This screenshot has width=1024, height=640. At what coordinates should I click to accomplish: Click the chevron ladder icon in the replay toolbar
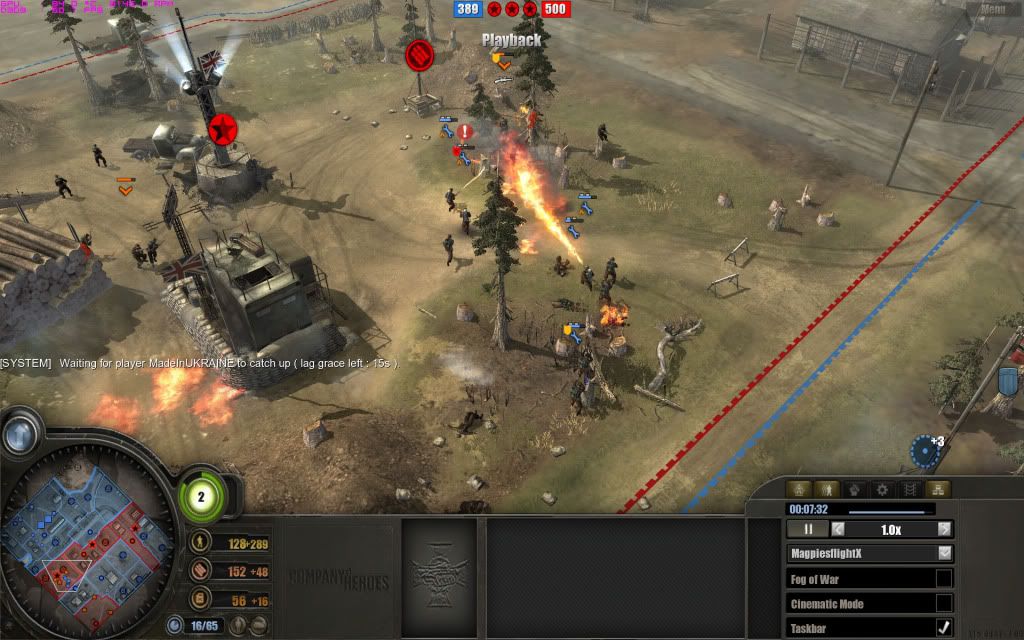(909, 489)
